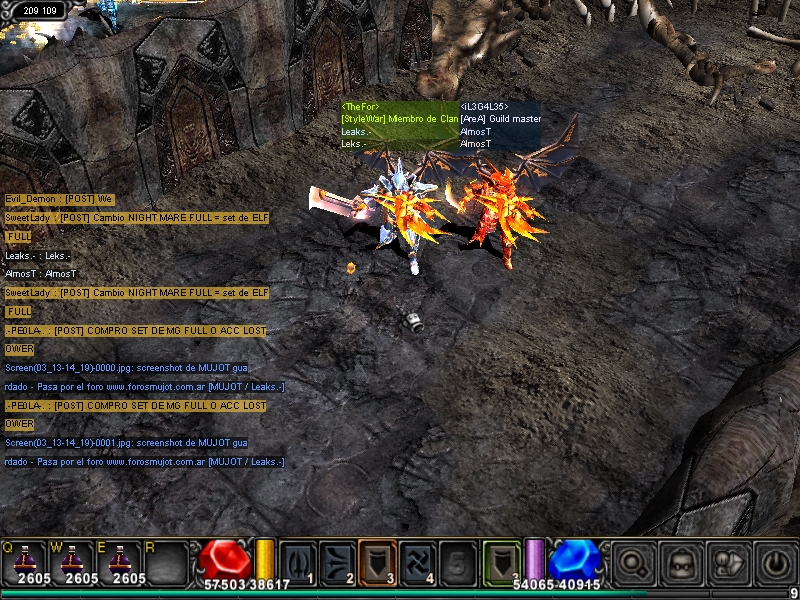
Task: Click the green-framed current skill icon
Action: (502, 561)
